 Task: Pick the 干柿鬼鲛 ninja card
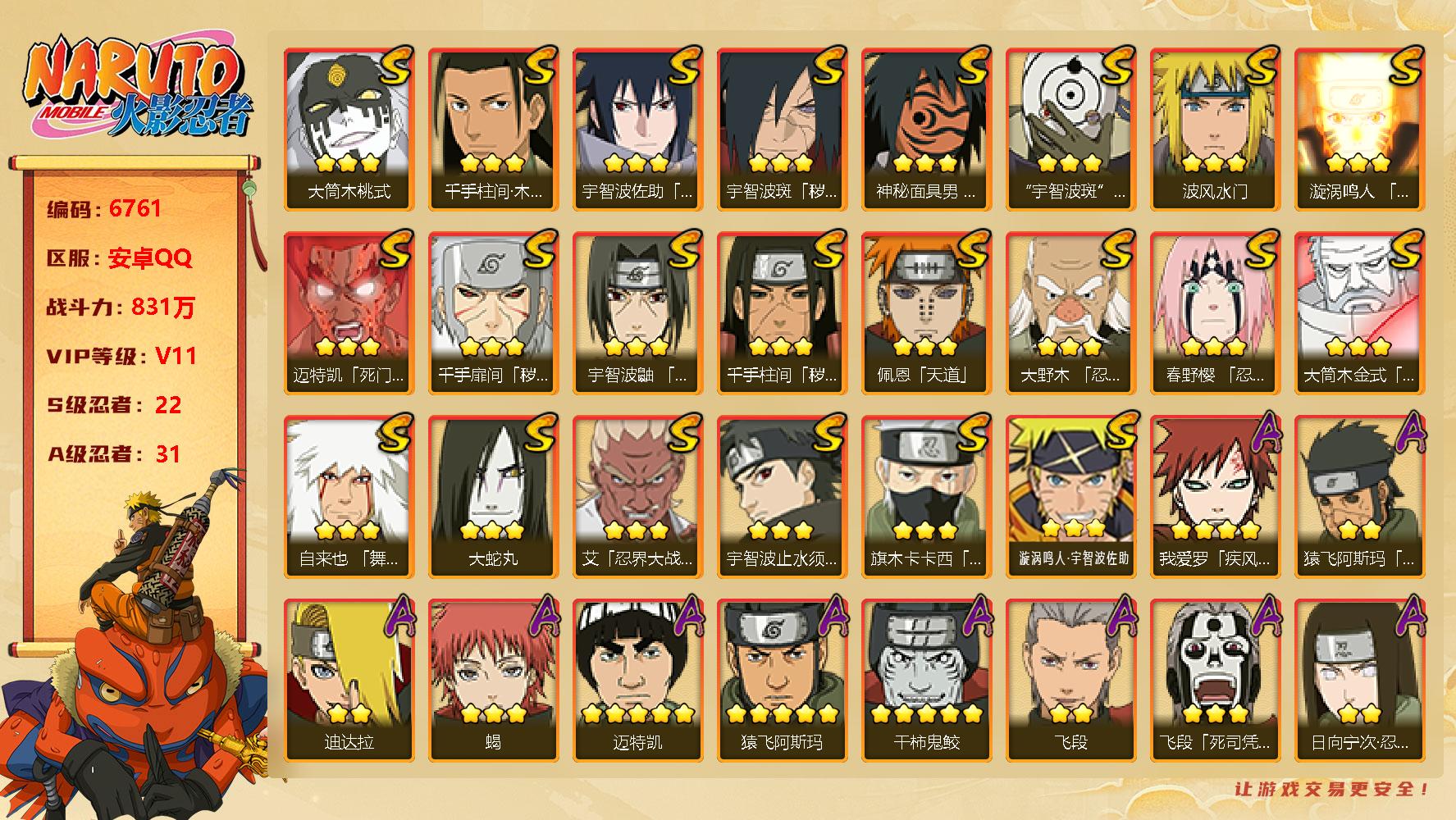pos(926,680)
